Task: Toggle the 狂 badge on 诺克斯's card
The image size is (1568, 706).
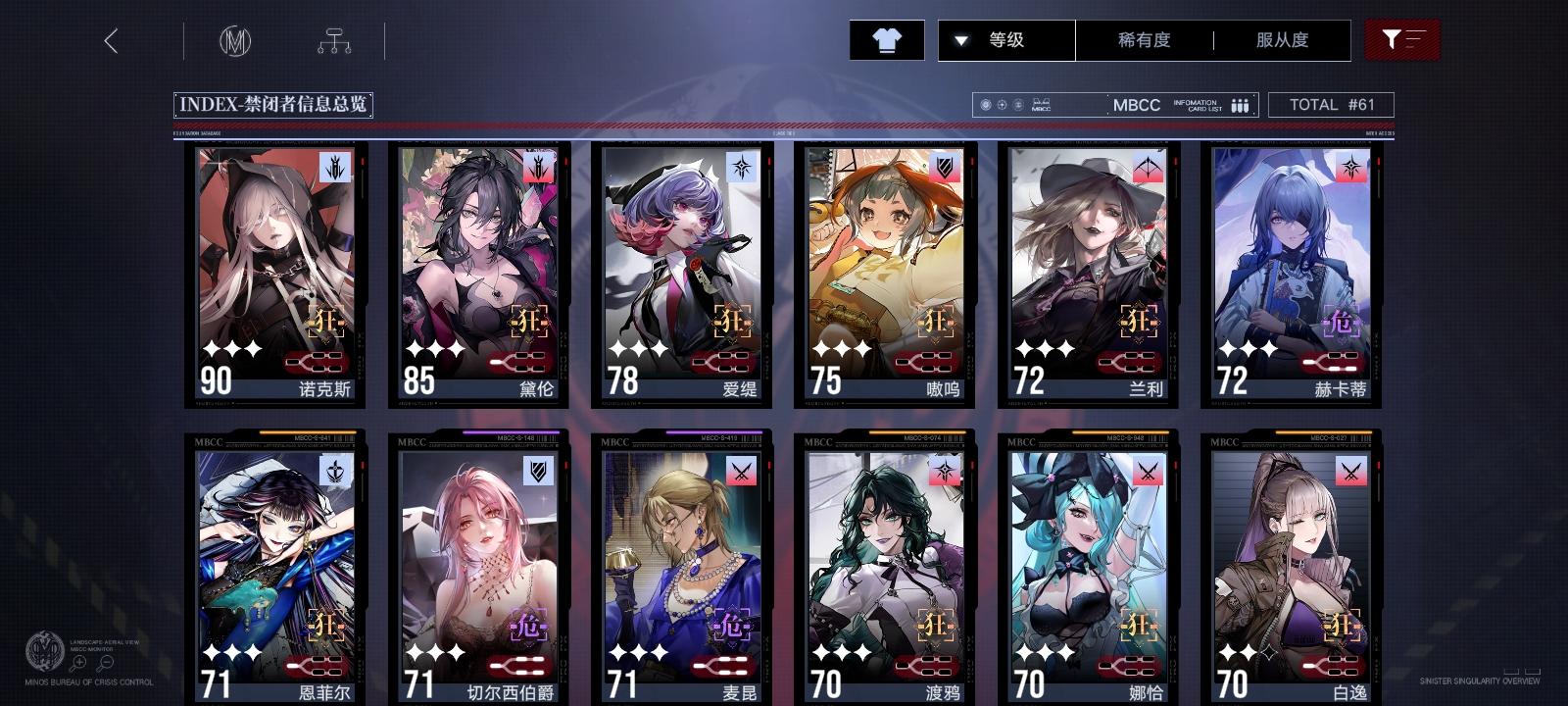Action: point(324,321)
